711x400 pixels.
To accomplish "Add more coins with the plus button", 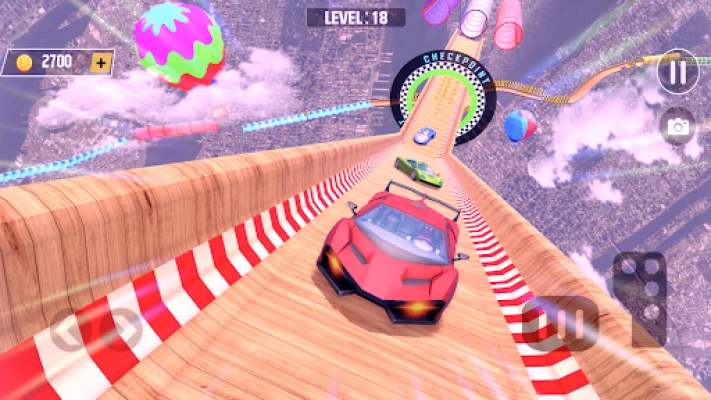I will (100, 62).
